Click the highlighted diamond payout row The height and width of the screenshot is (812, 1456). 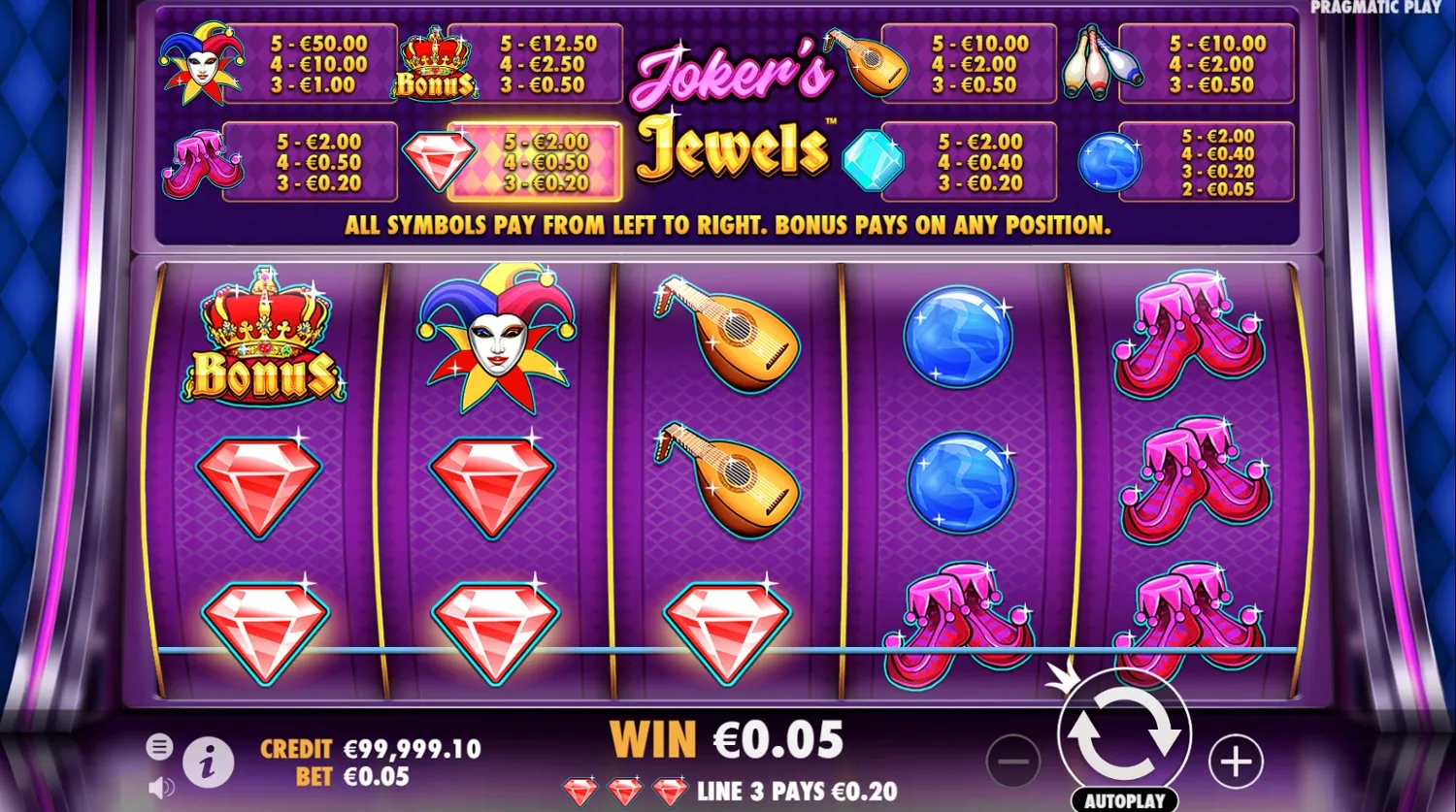pyautogui.click(x=541, y=162)
